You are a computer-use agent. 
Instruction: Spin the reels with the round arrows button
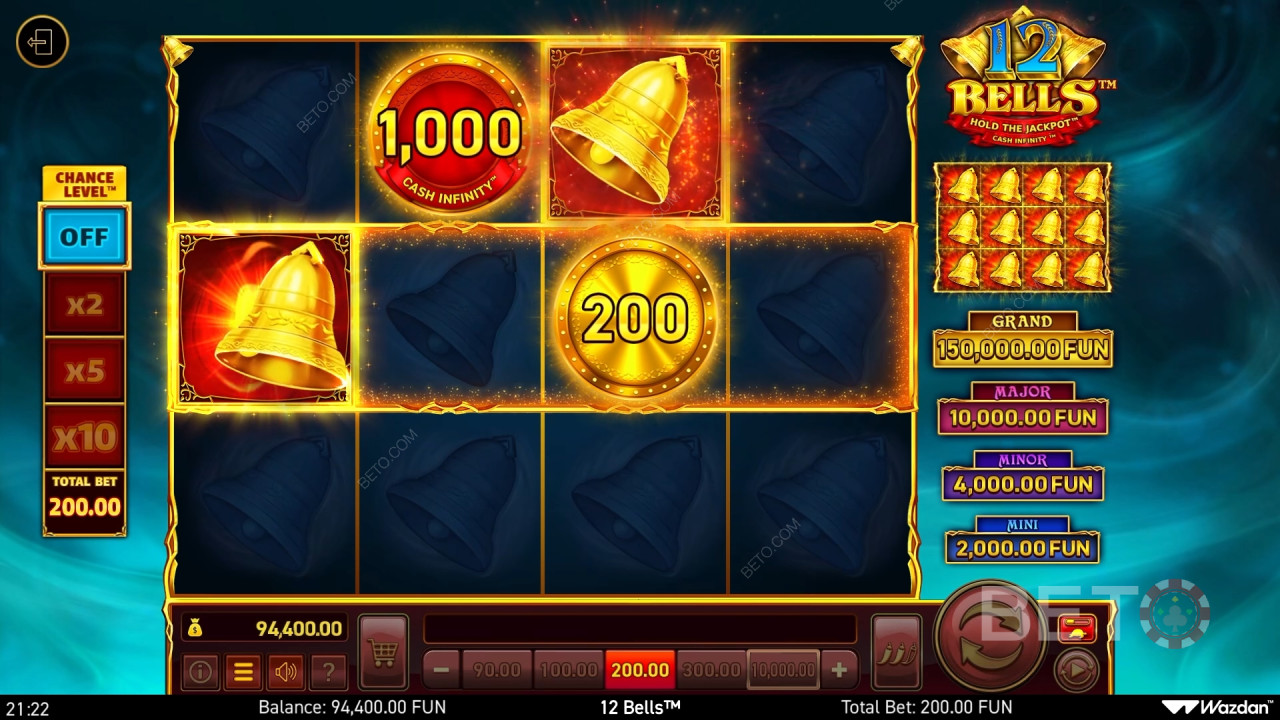click(991, 636)
